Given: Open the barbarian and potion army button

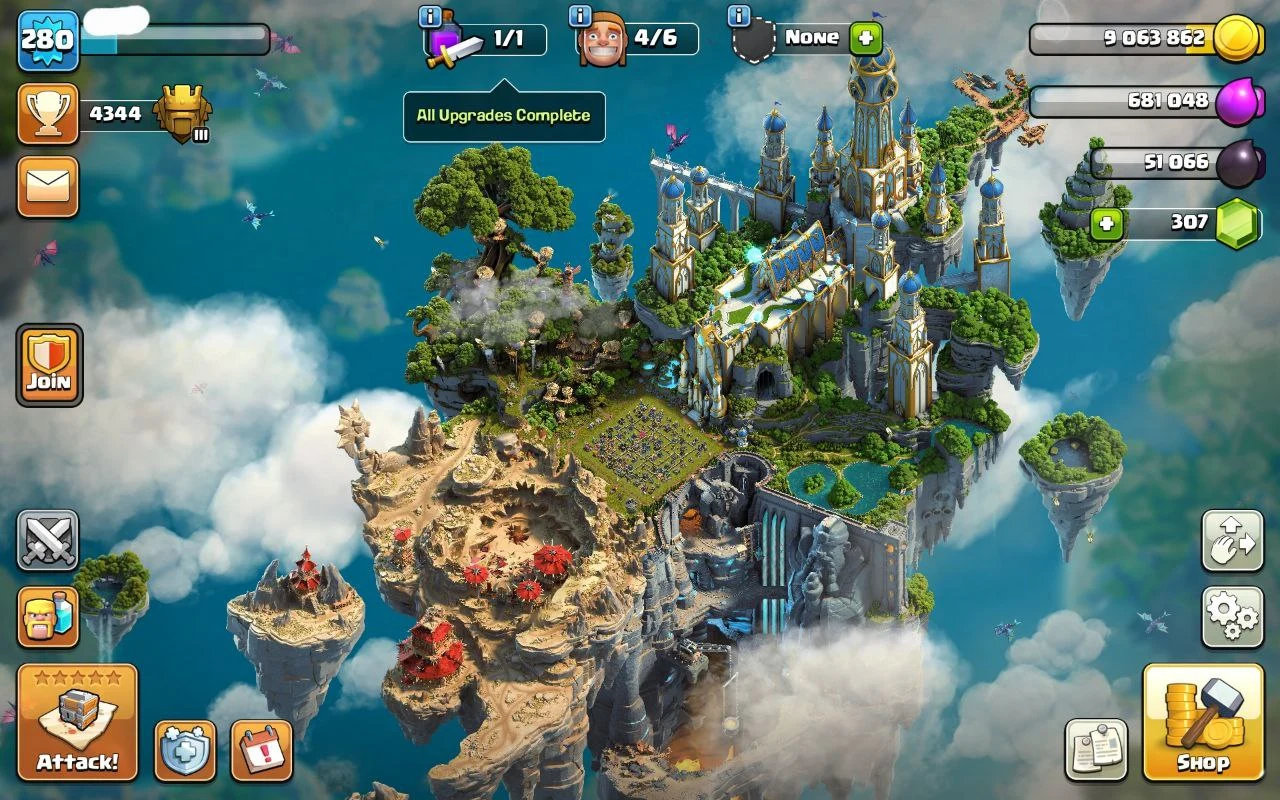Looking at the screenshot, I should click(x=48, y=616).
